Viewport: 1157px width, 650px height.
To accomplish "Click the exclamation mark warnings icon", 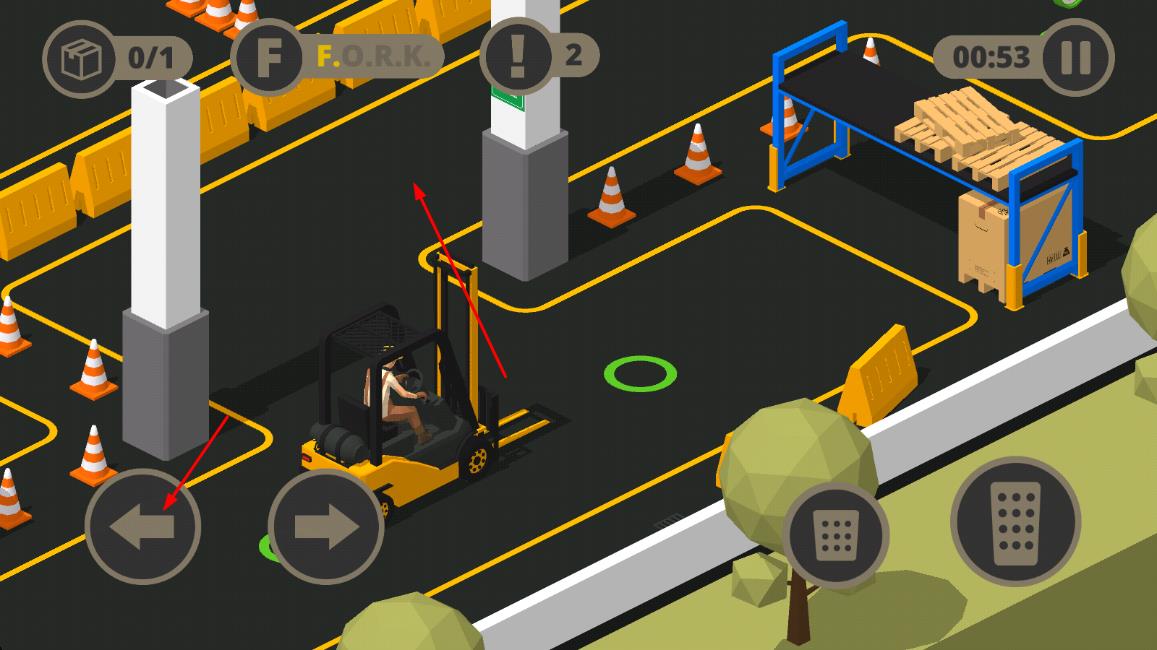I will 517,56.
